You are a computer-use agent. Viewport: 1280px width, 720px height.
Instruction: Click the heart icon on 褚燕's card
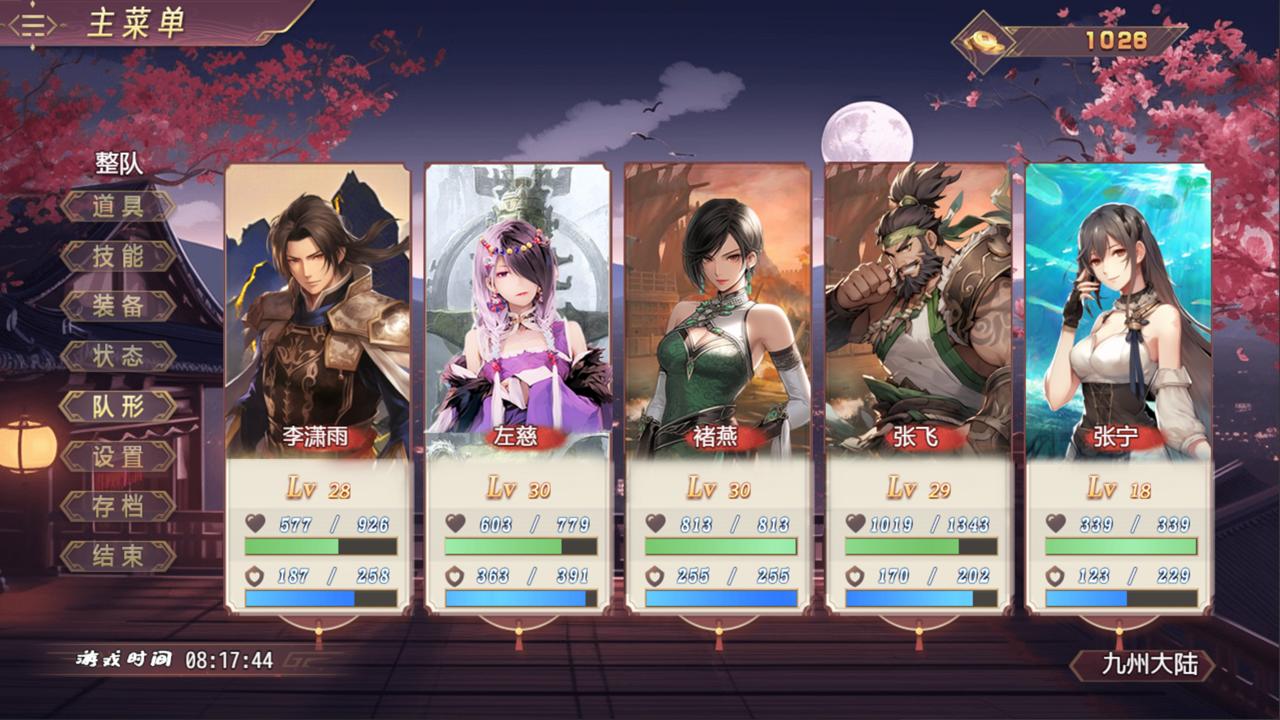[x=654, y=523]
